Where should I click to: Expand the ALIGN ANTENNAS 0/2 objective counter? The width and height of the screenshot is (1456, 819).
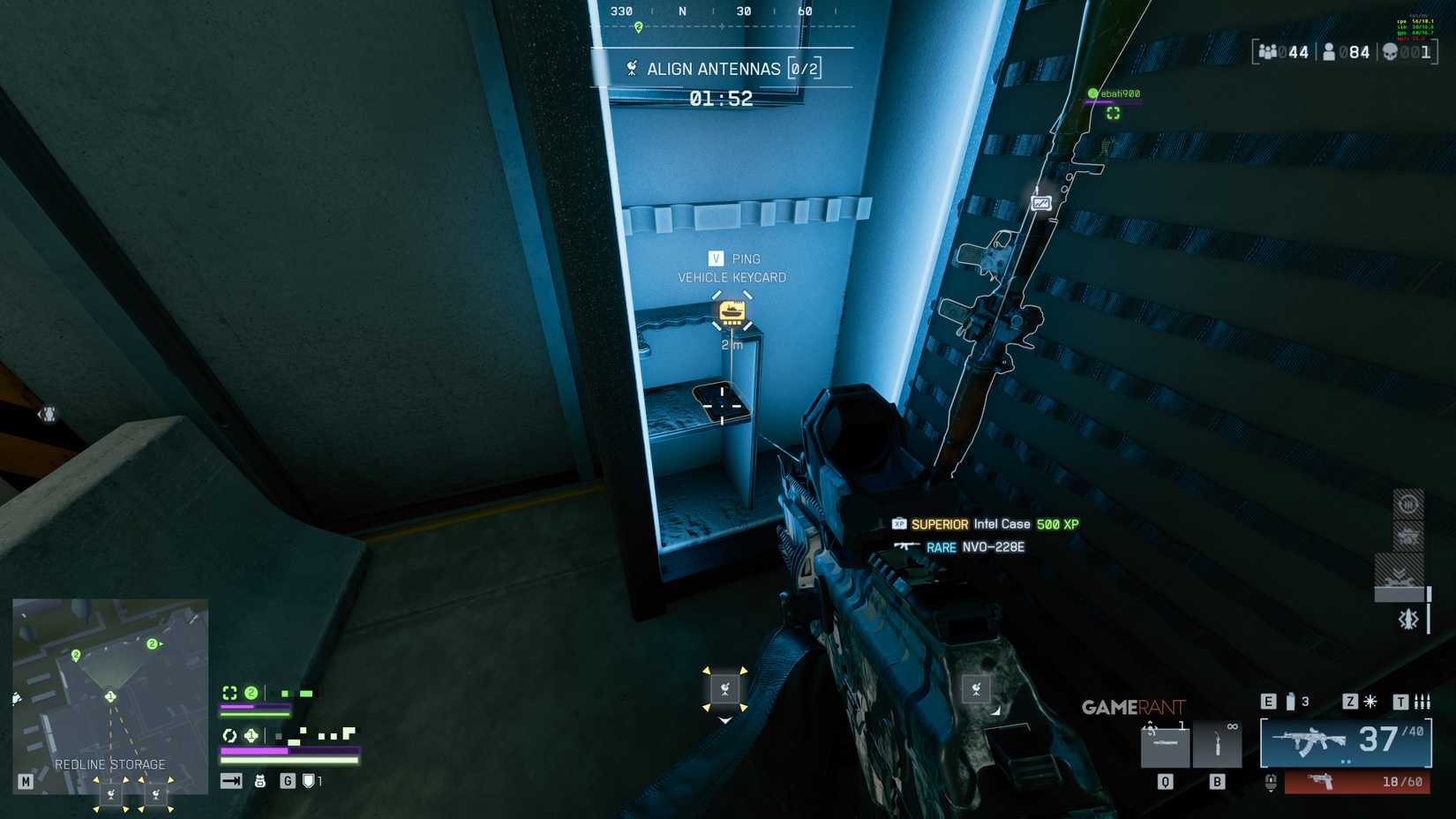803,68
